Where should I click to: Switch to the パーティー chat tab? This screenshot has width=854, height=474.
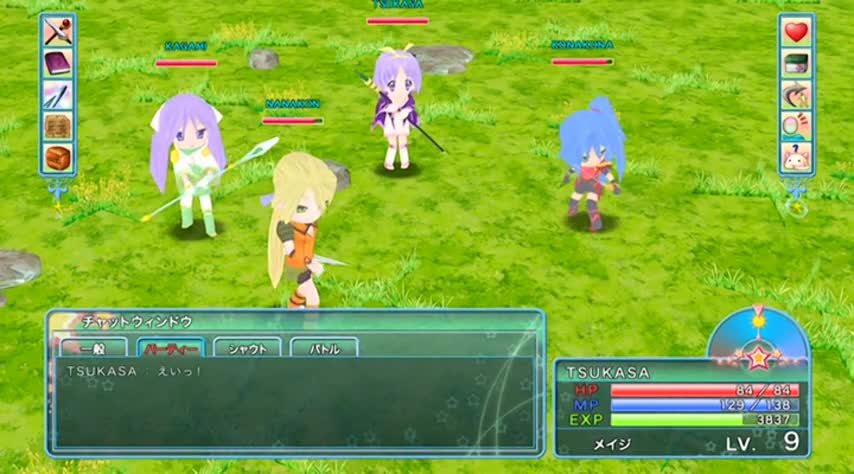click(x=170, y=349)
